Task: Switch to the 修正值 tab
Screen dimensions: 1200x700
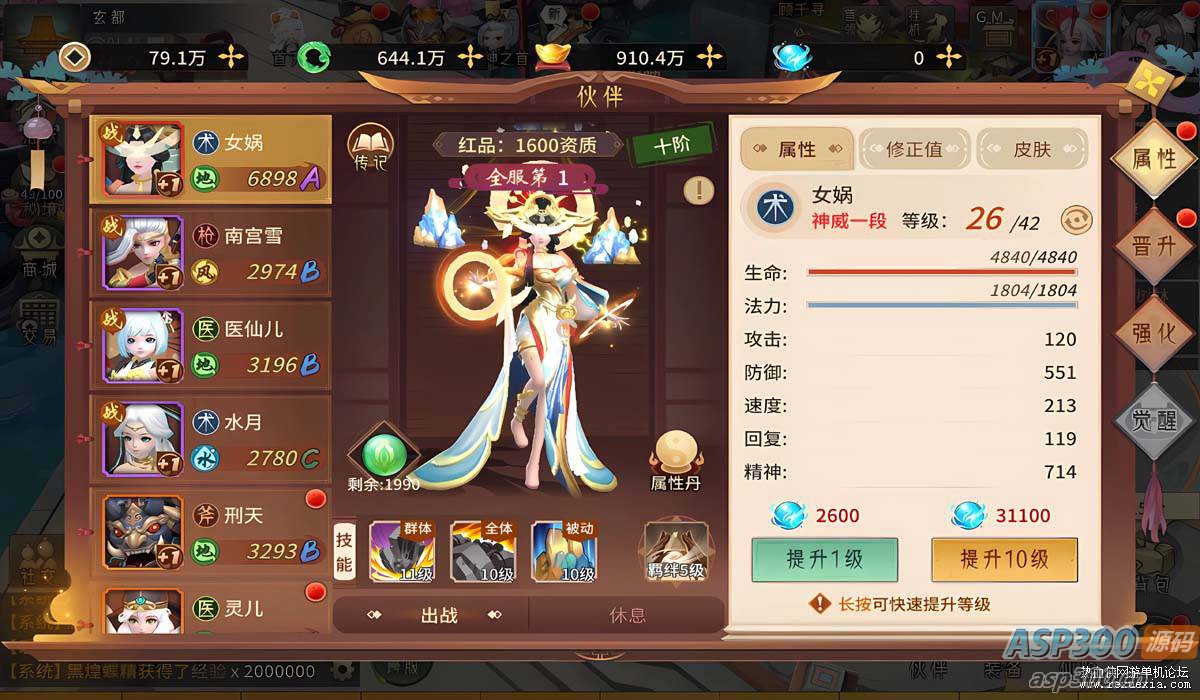Action: pos(914,150)
